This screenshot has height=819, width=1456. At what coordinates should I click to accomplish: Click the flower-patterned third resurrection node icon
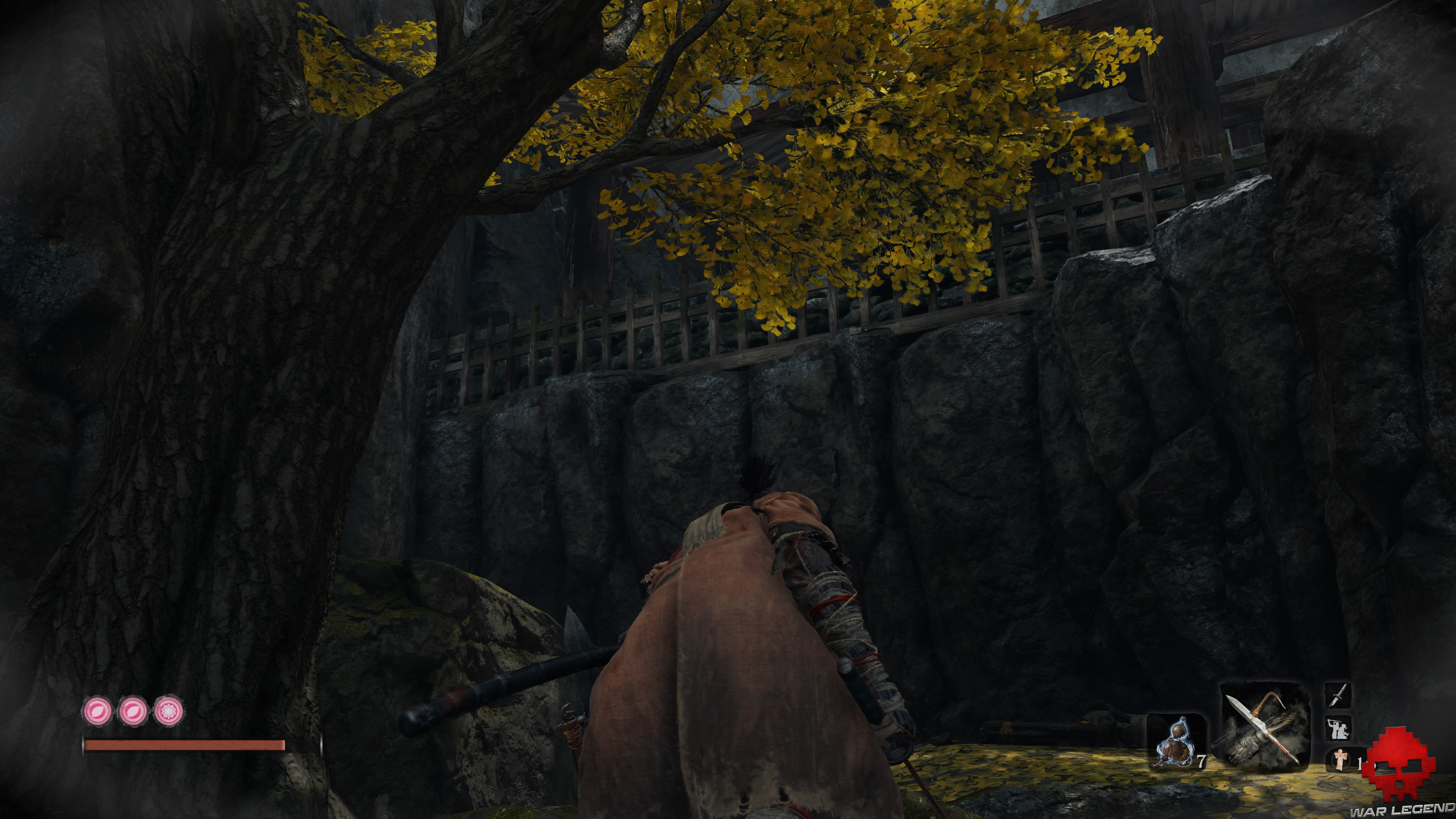tap(168, 711)
